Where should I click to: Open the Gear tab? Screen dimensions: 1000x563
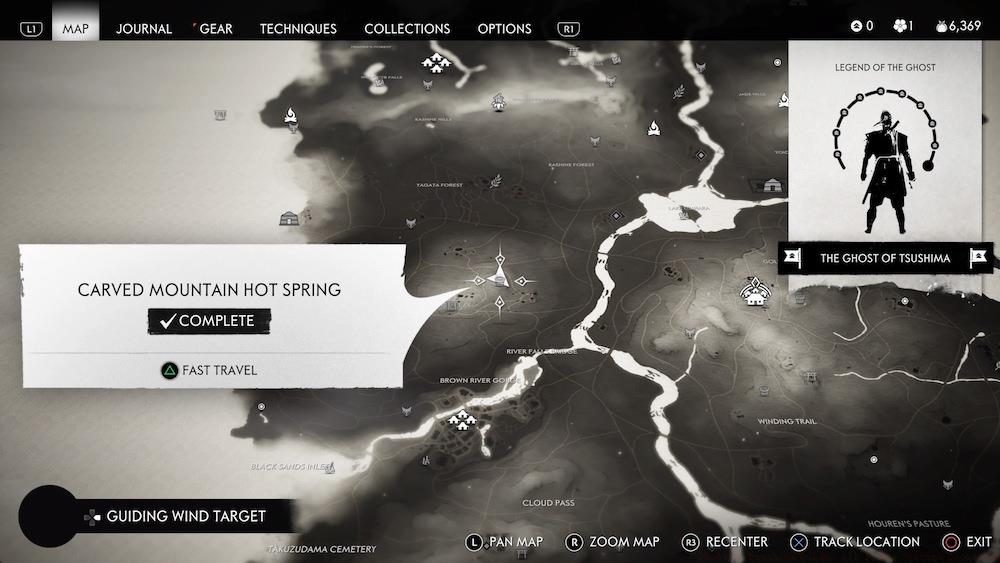coord(216,28)
